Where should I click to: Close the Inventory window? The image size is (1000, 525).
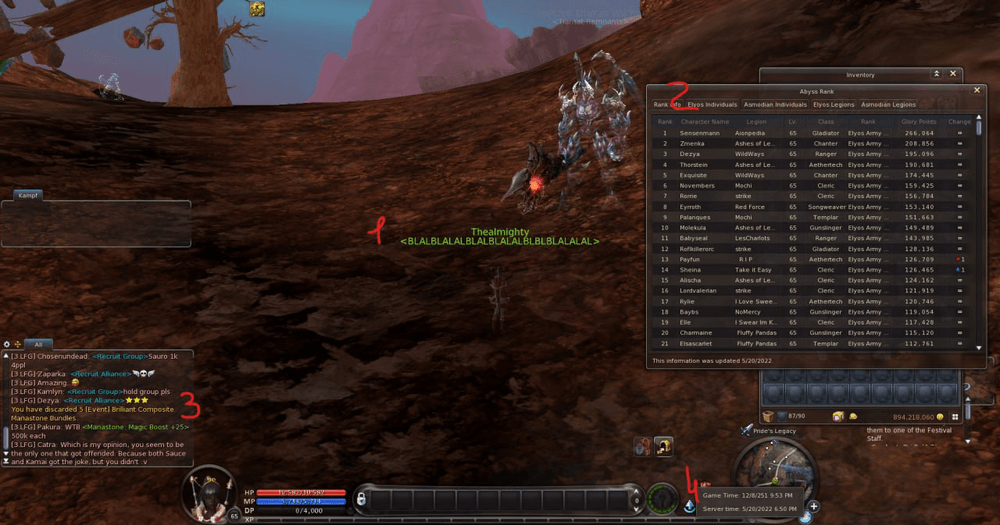pyautogui.click(x=954, y=74)
